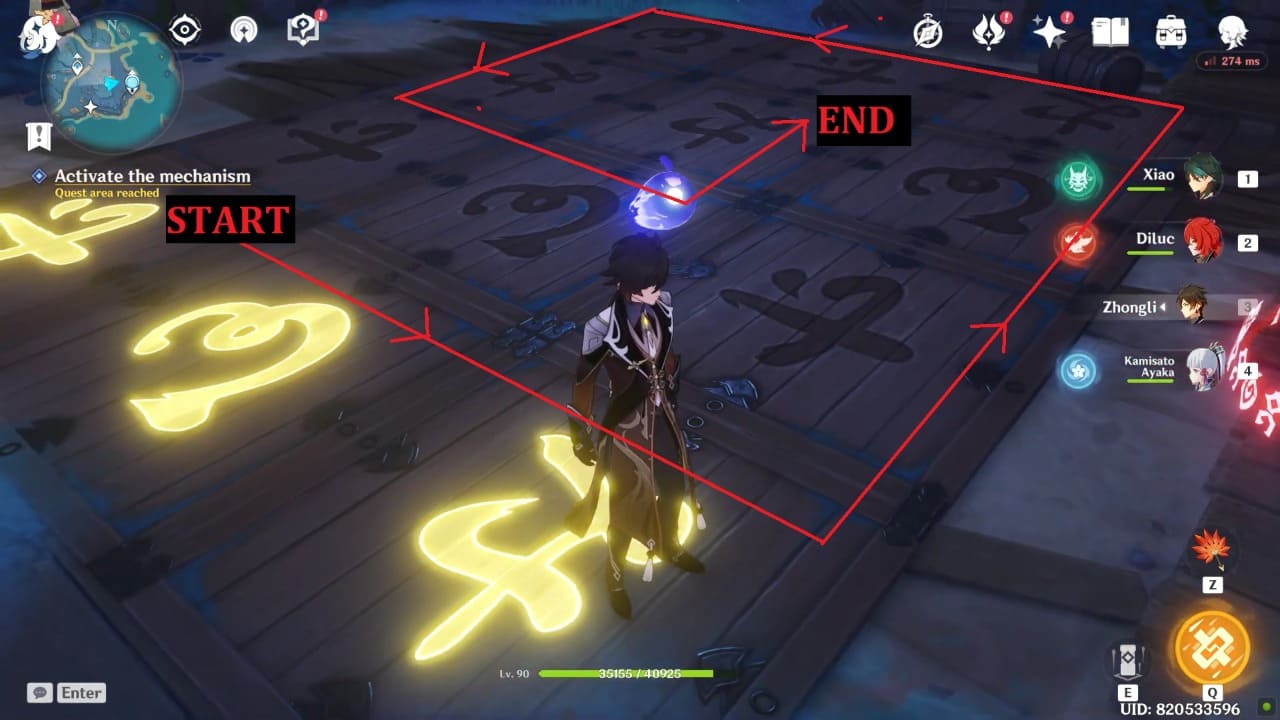This screenshot has height=720, width=1280.
Task: Open the Wish star icon
Action: pos(1048,32)
